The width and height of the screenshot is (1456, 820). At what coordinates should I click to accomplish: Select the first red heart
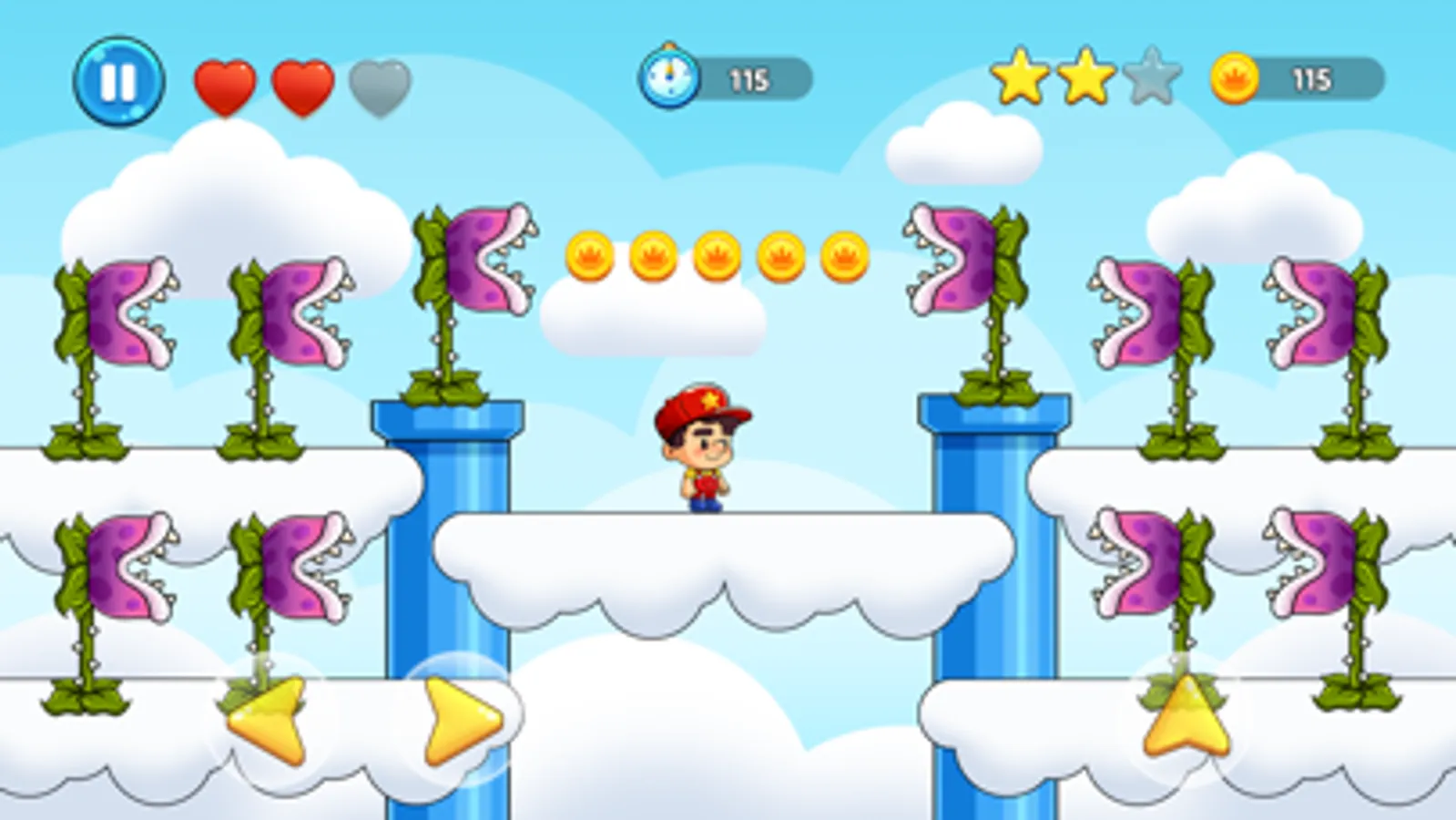[225, 85]
